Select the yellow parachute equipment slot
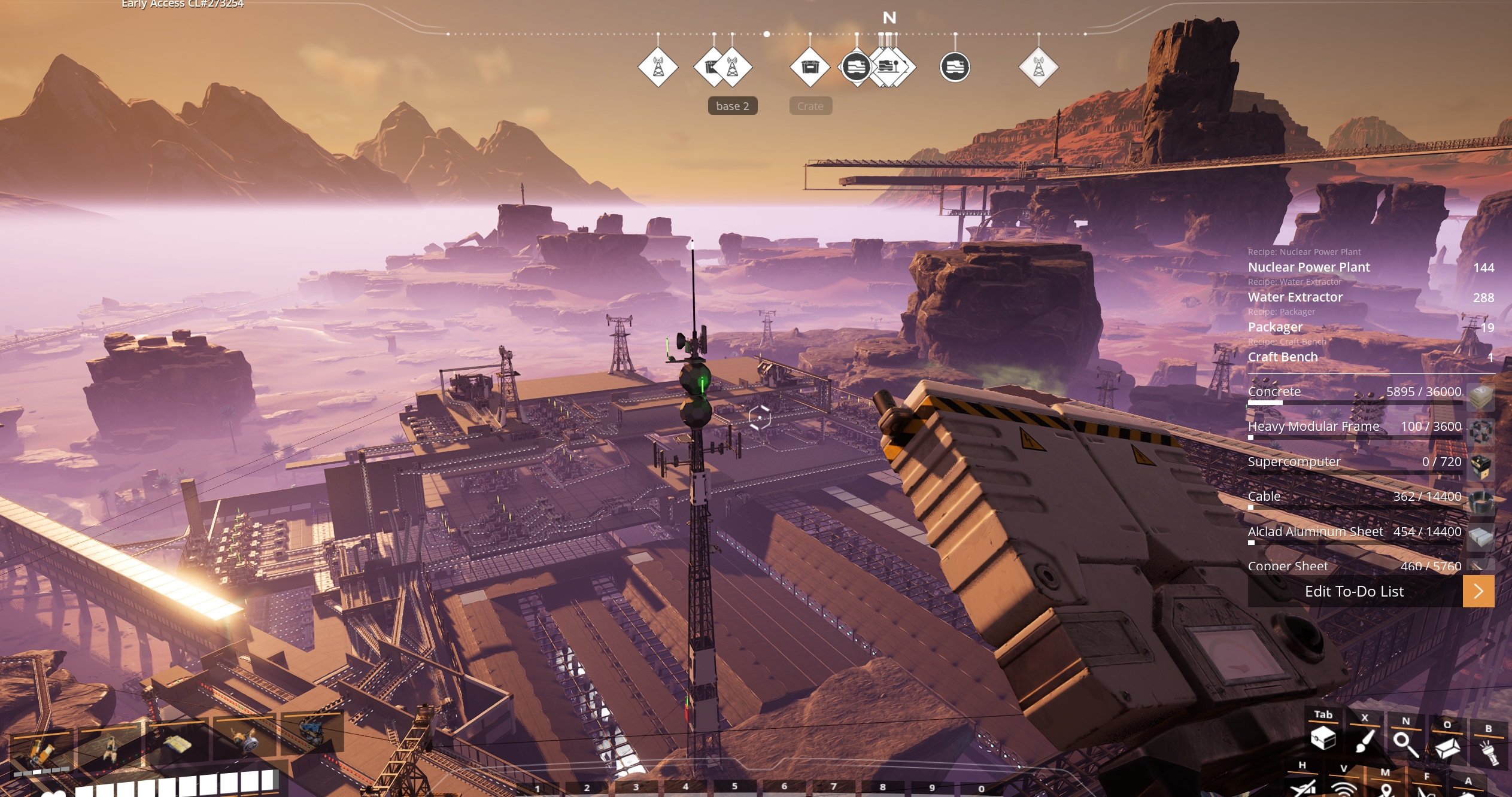This screenshot has height=797, width=1512. (175, 744)
